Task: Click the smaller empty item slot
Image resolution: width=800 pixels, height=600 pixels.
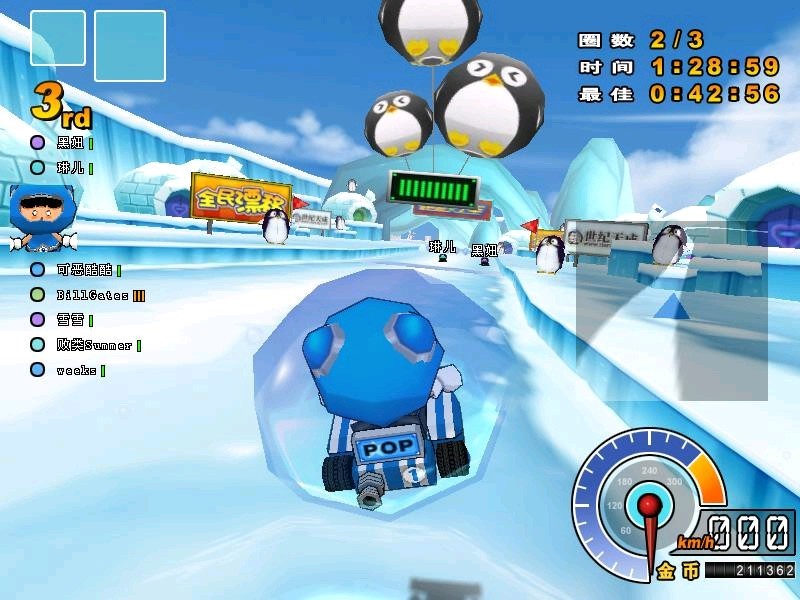Action: pos(58,38)
